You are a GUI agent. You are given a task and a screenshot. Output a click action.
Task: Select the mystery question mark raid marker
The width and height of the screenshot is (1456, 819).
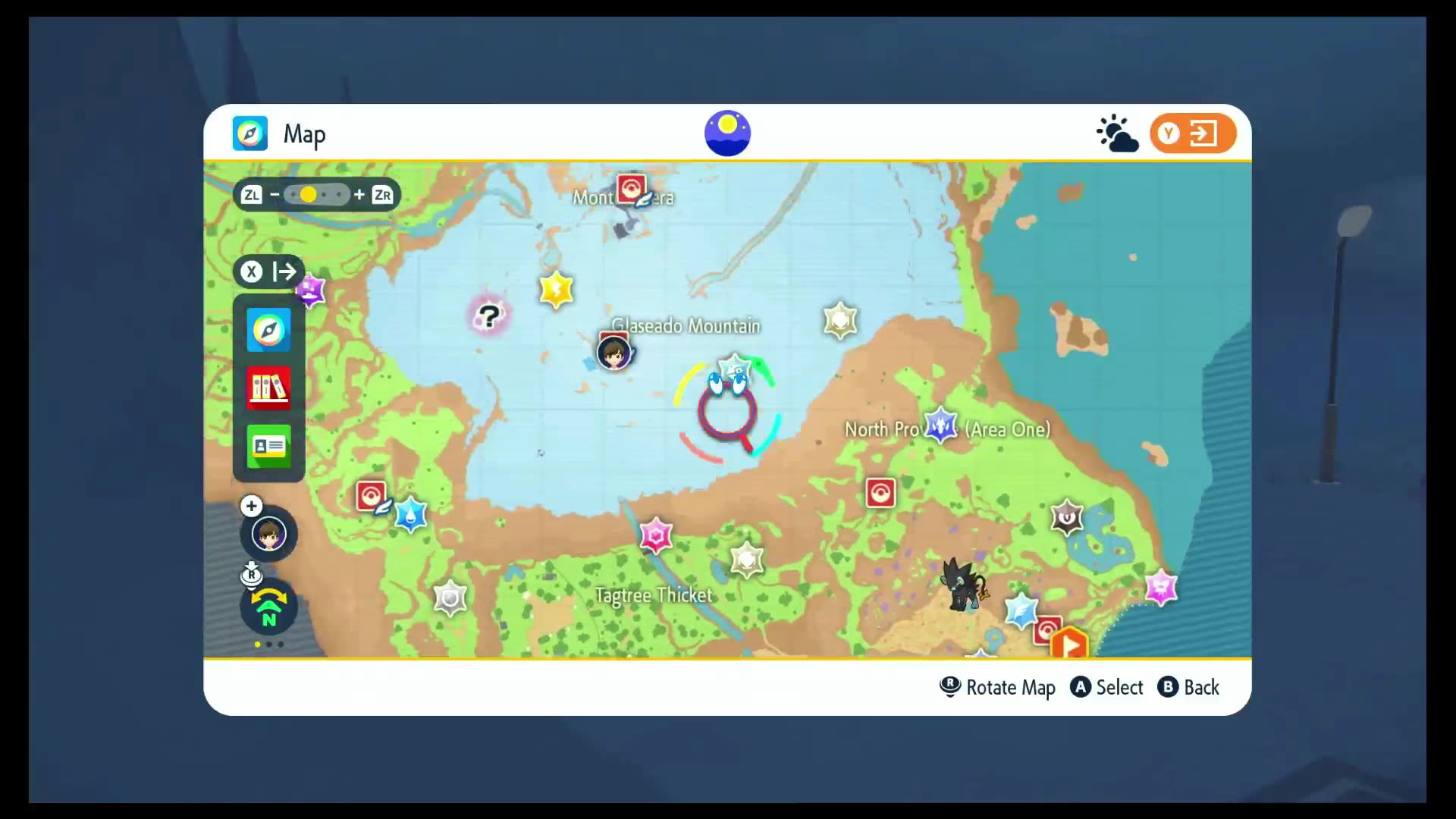click(489, 315)
